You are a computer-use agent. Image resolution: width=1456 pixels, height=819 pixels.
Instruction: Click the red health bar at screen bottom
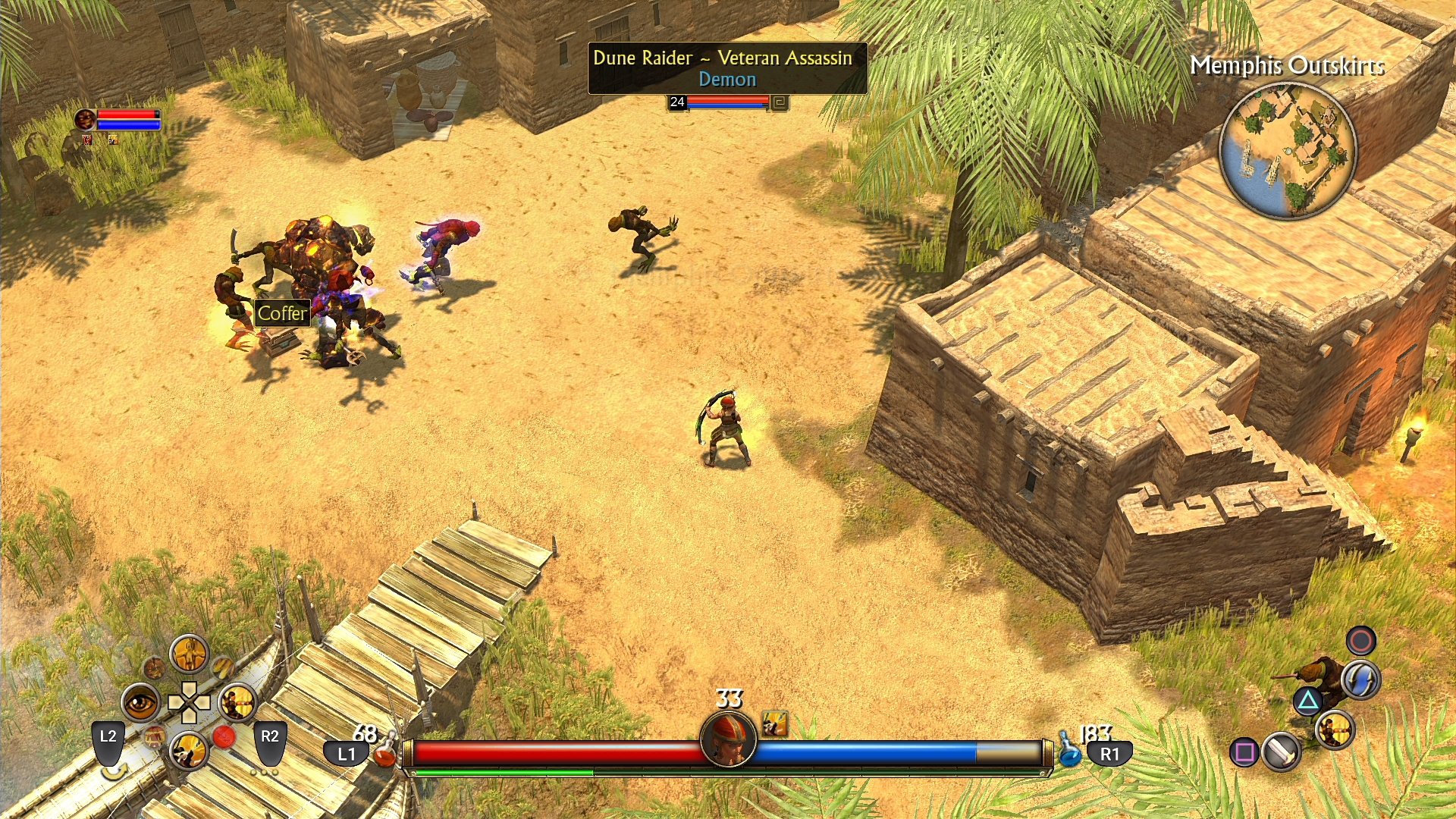(x=554, y=751)
